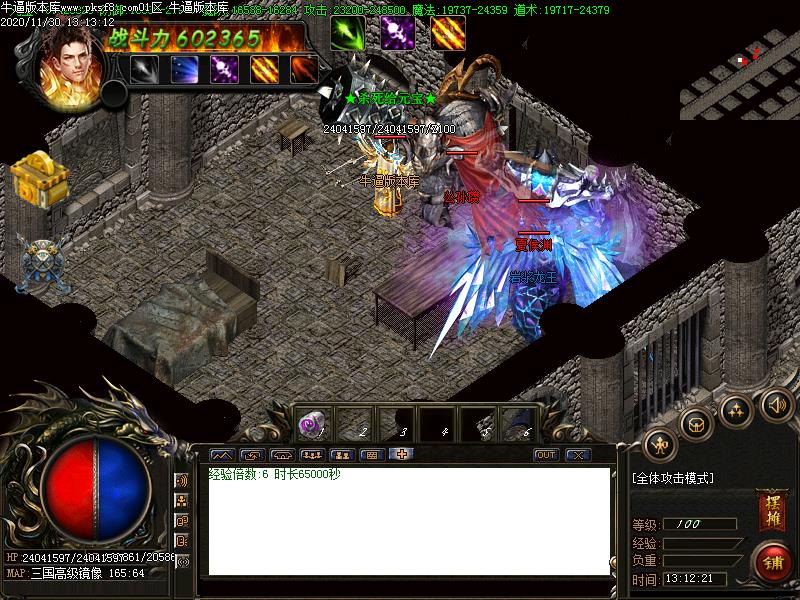The height and width of the screenshot is (600, 800).
Task: Toggle the sound speaker button
Action: [x=776, y=405]
